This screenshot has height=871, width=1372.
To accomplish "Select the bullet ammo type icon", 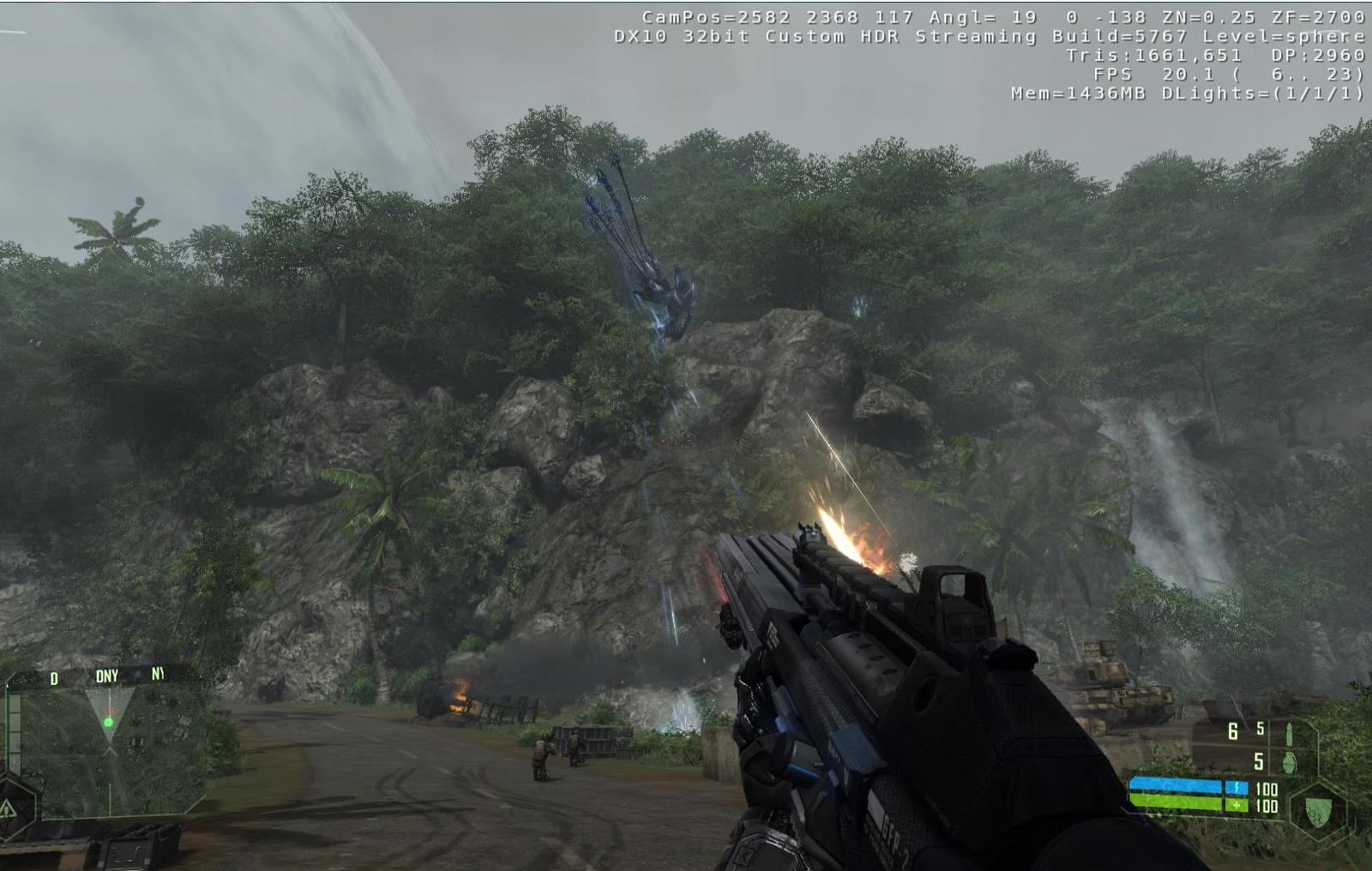I will coord(1289,733).
